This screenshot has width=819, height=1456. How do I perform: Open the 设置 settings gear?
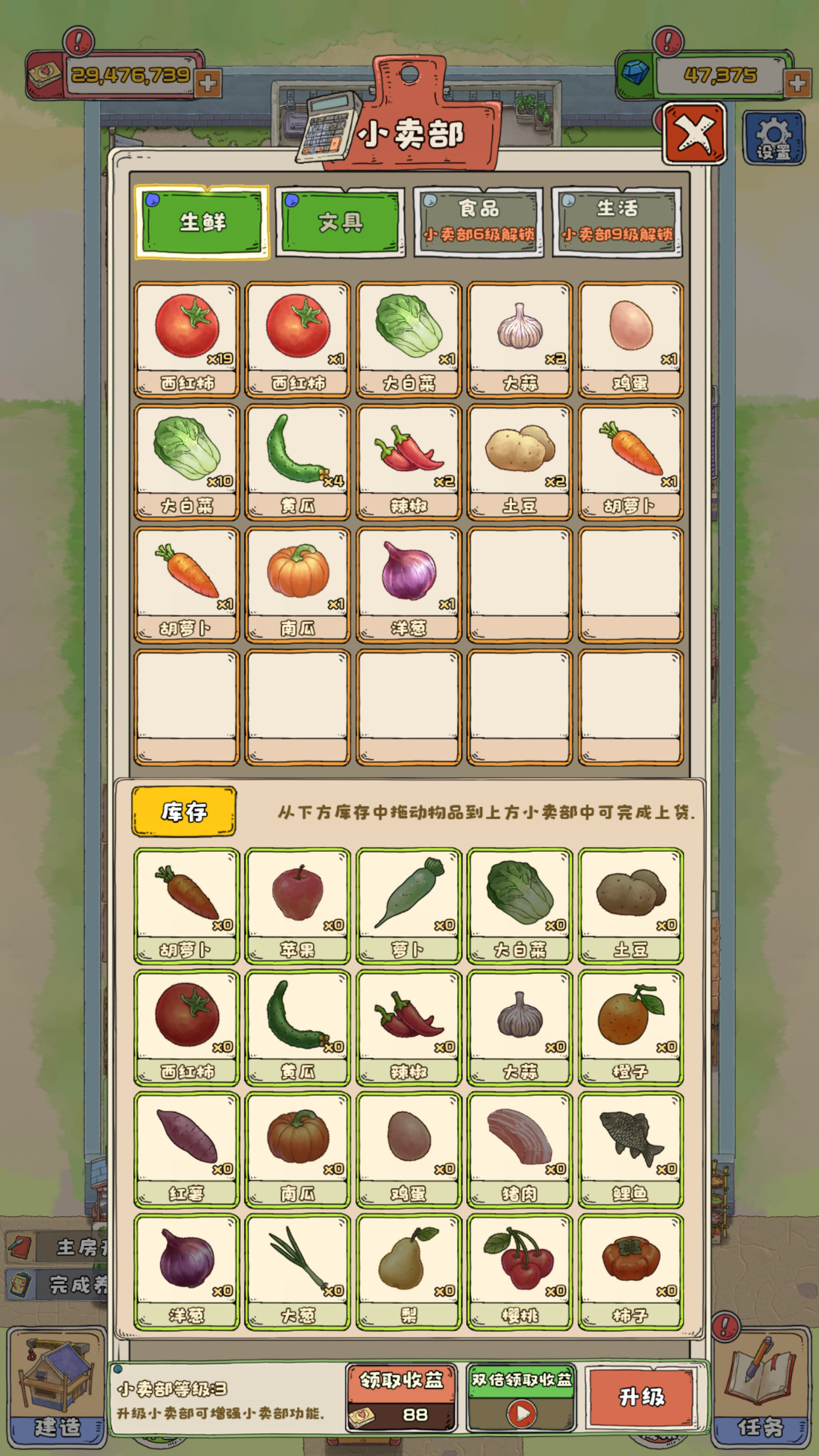point(773,138)
